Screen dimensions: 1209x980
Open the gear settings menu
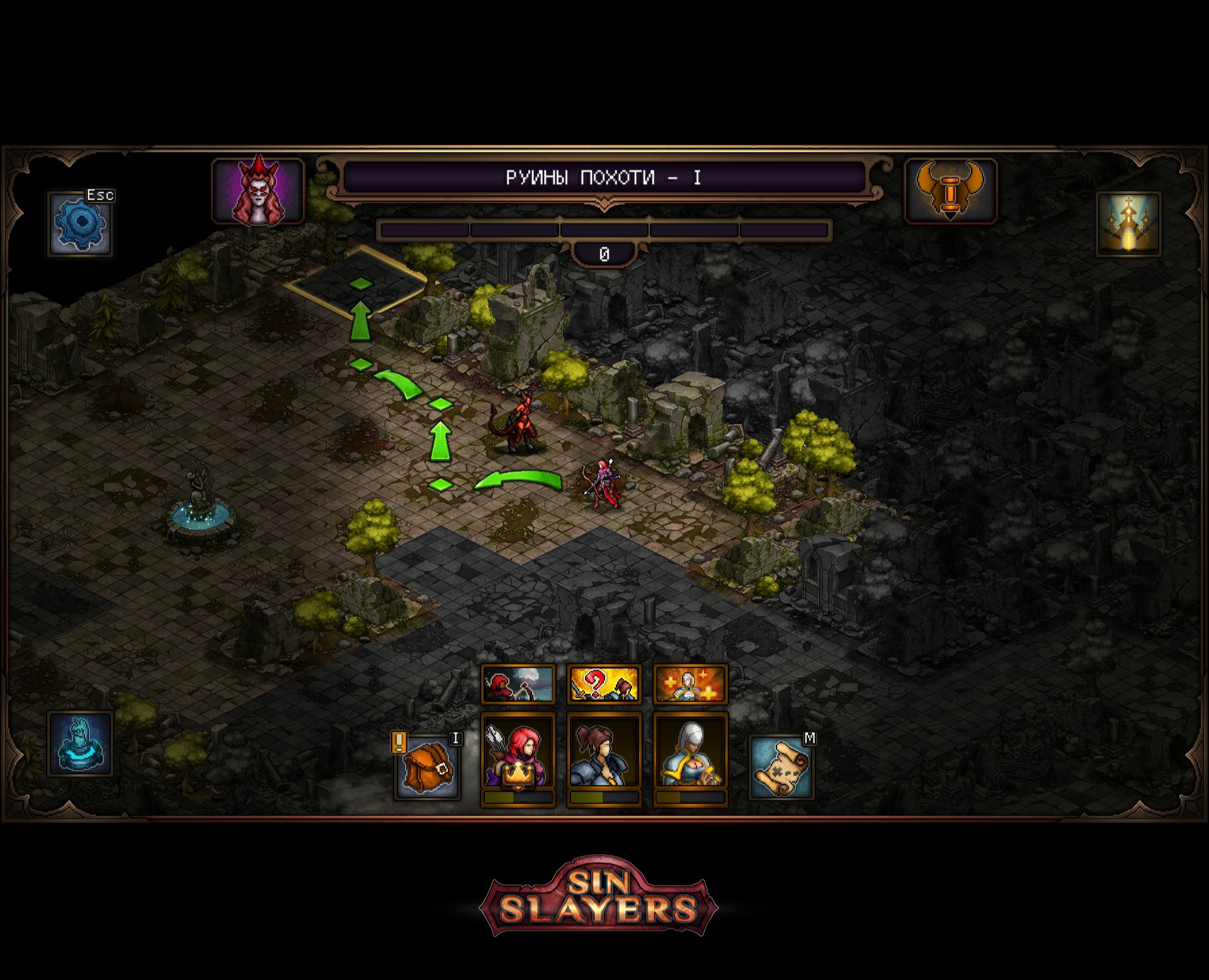(x=80, y=224)
